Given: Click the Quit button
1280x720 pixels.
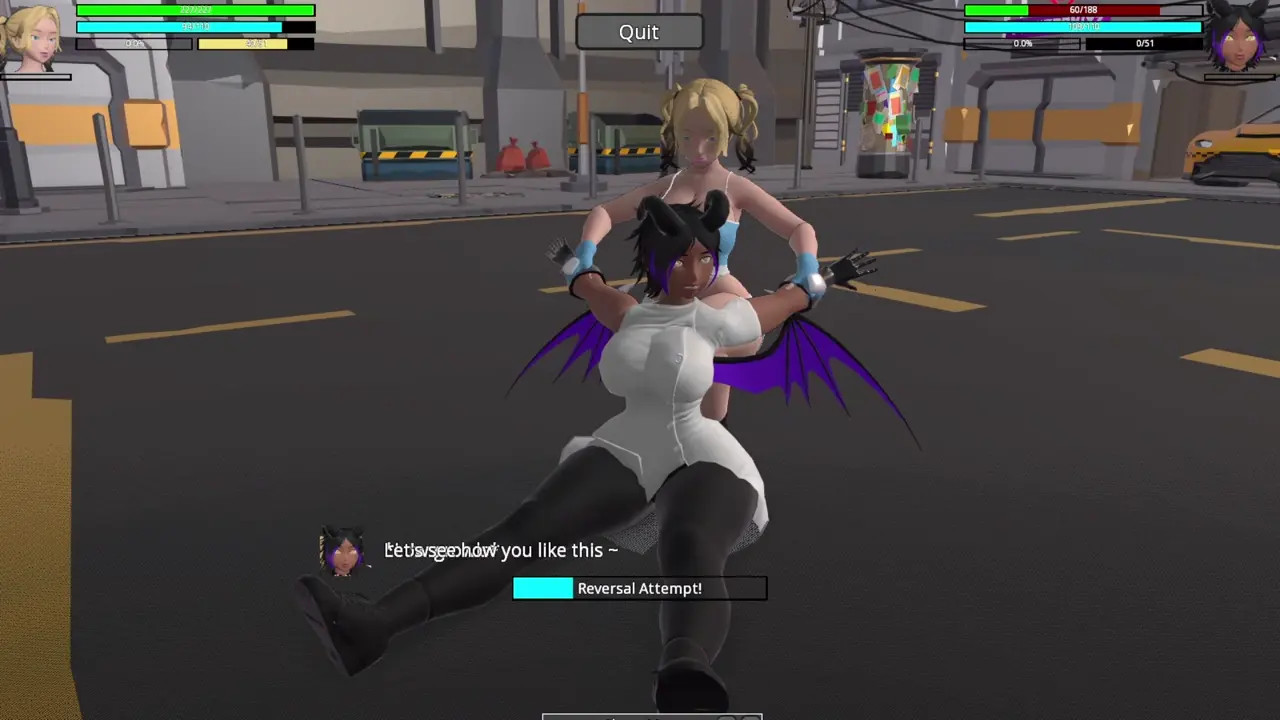Looking at the screenshot, I should point(639,32).
